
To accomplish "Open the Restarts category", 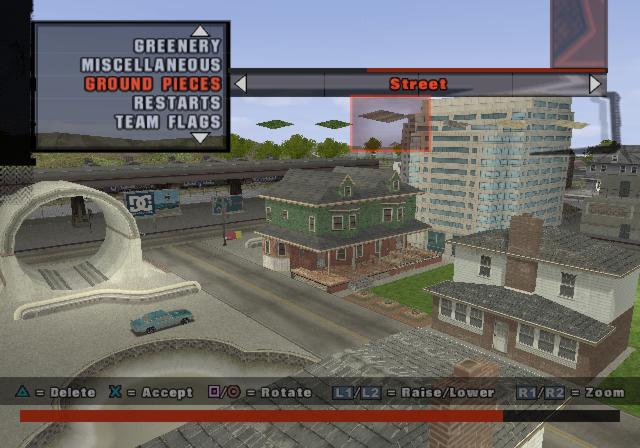I will point(177,103).
